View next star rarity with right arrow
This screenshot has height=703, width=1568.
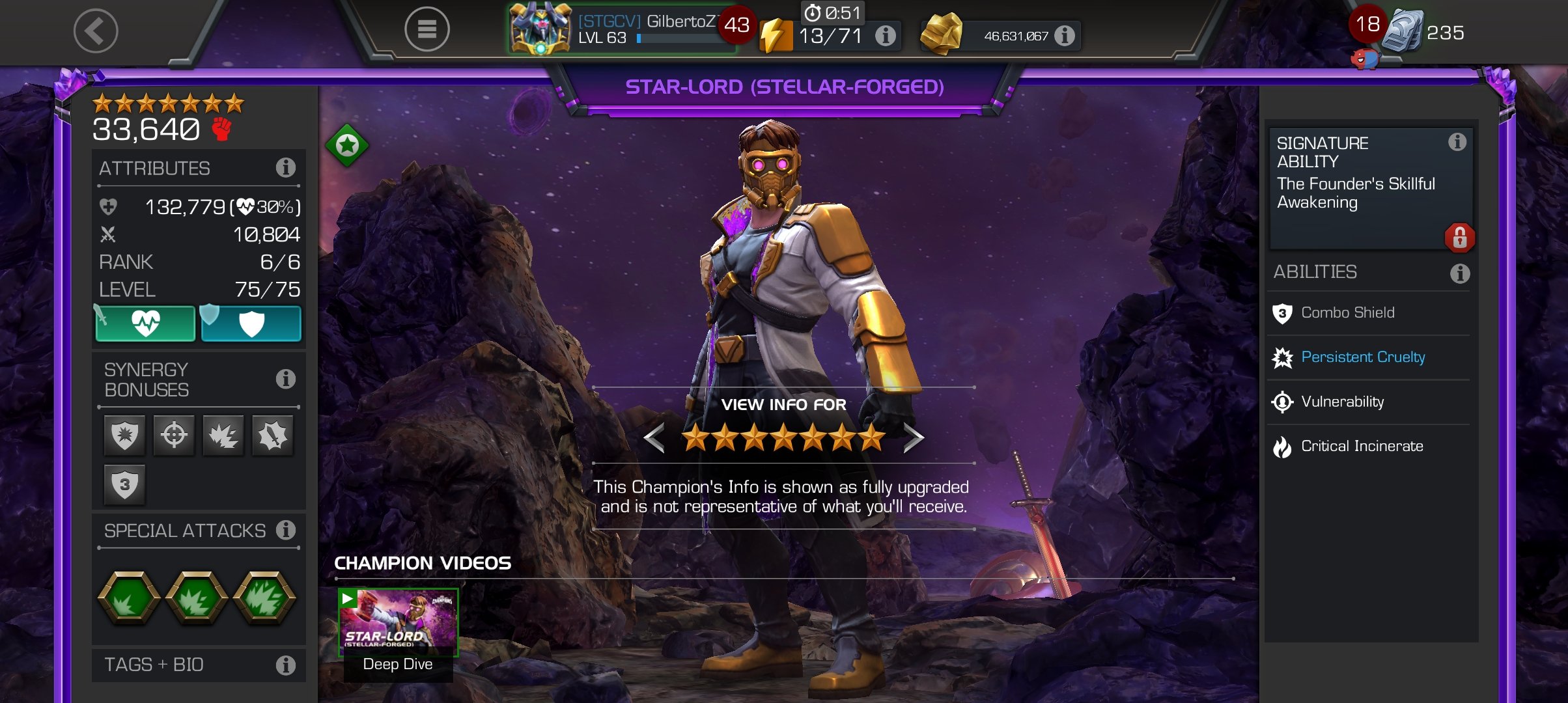[913, 438]
